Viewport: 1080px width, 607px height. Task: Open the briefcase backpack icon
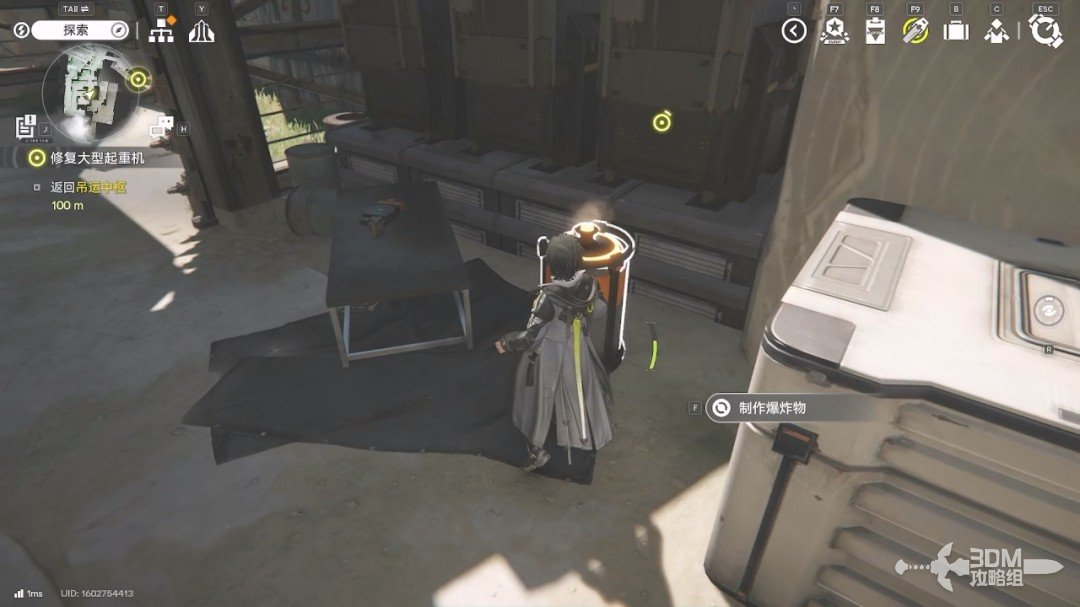(x=956, y=31)
